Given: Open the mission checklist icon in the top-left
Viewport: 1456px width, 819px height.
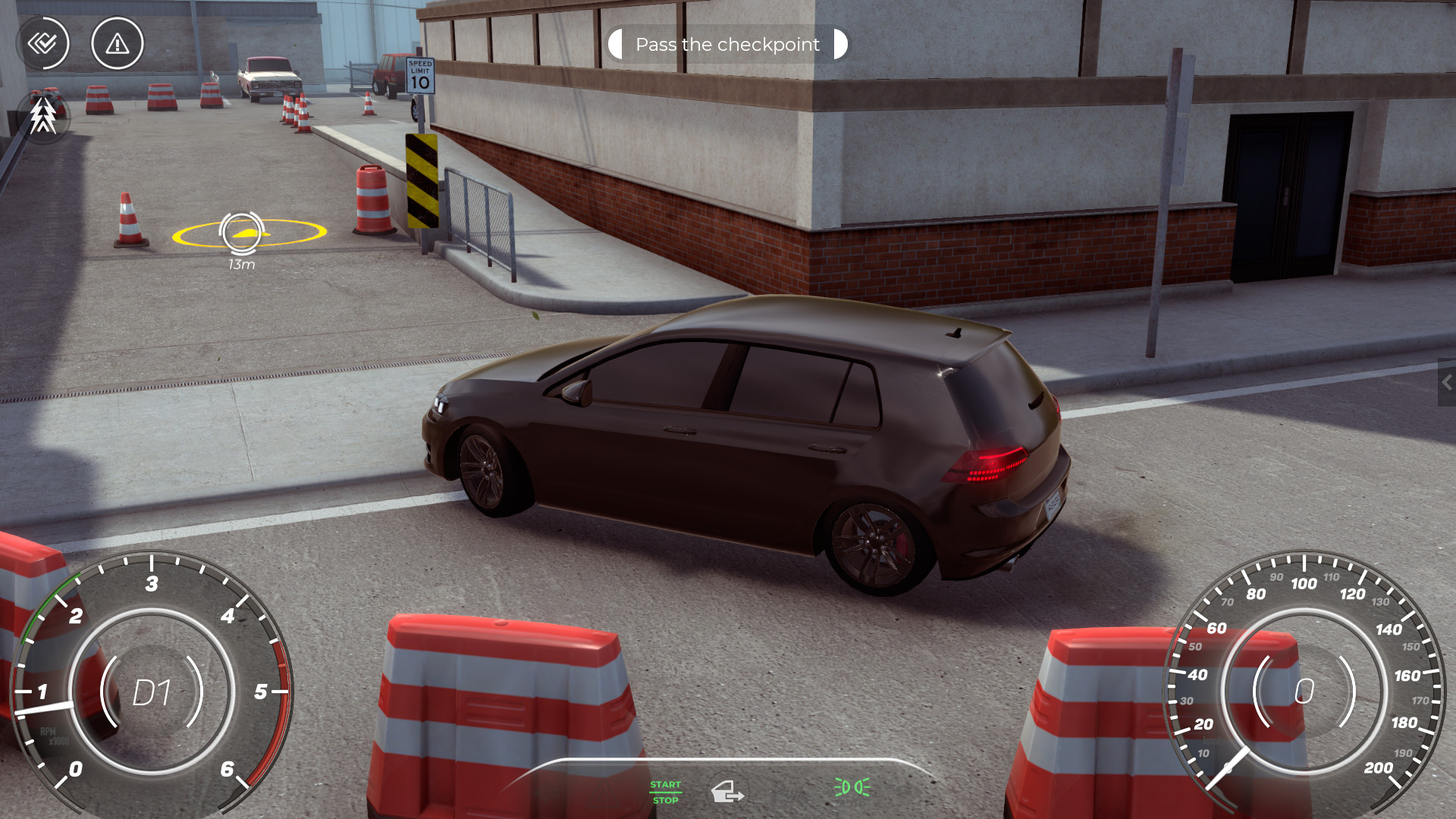Looking at the screenshot, I should pyautogui.click(x=43, y=43).
